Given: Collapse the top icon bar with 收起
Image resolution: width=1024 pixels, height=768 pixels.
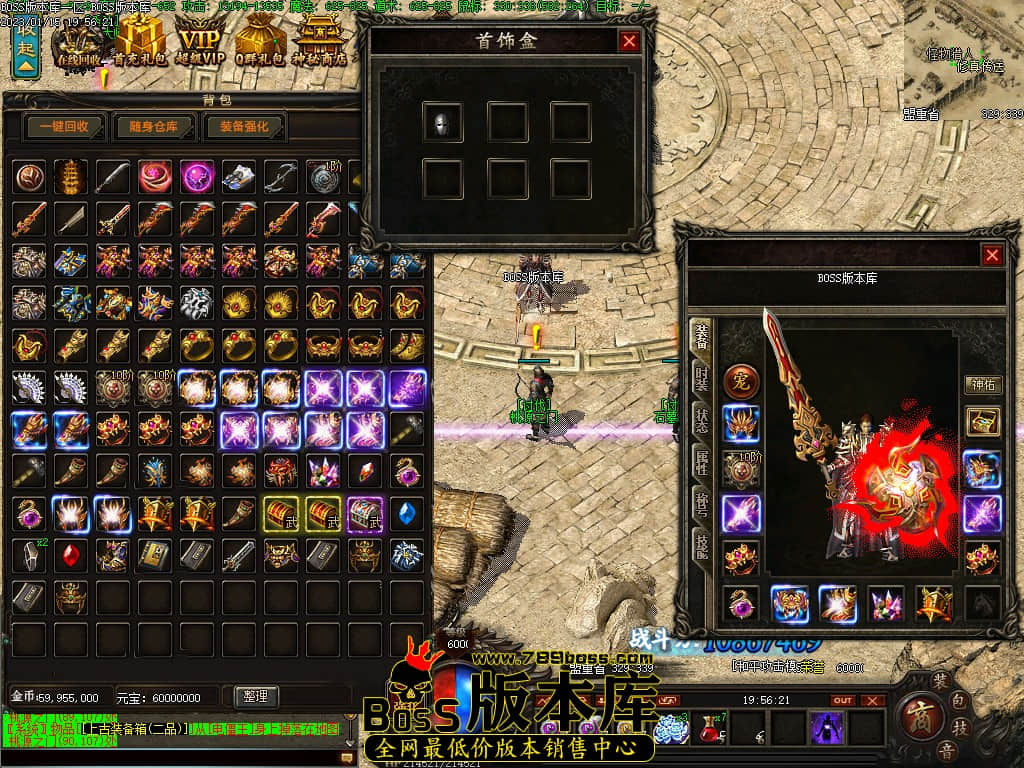Looking at the screenshot, I should tap(25, 50).
